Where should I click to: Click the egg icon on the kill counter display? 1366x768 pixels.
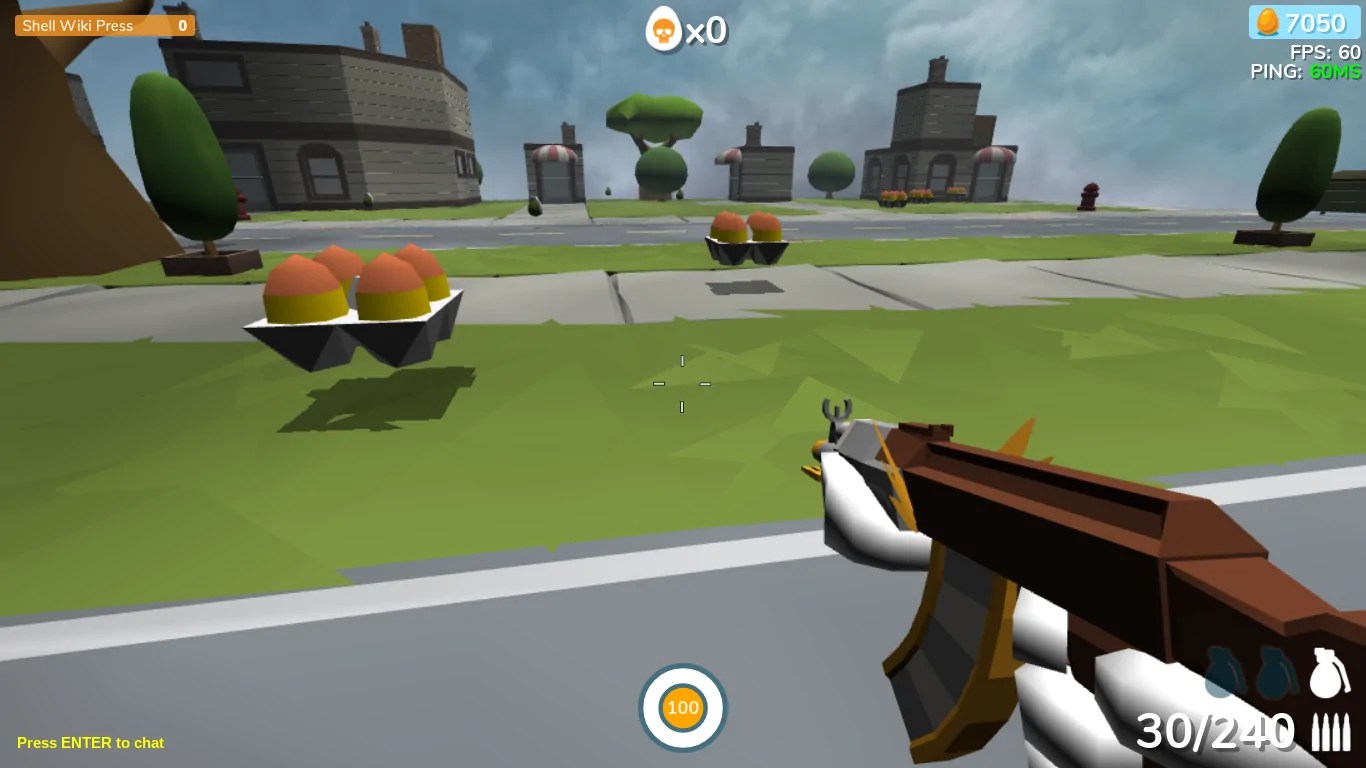tap(662, 30)
